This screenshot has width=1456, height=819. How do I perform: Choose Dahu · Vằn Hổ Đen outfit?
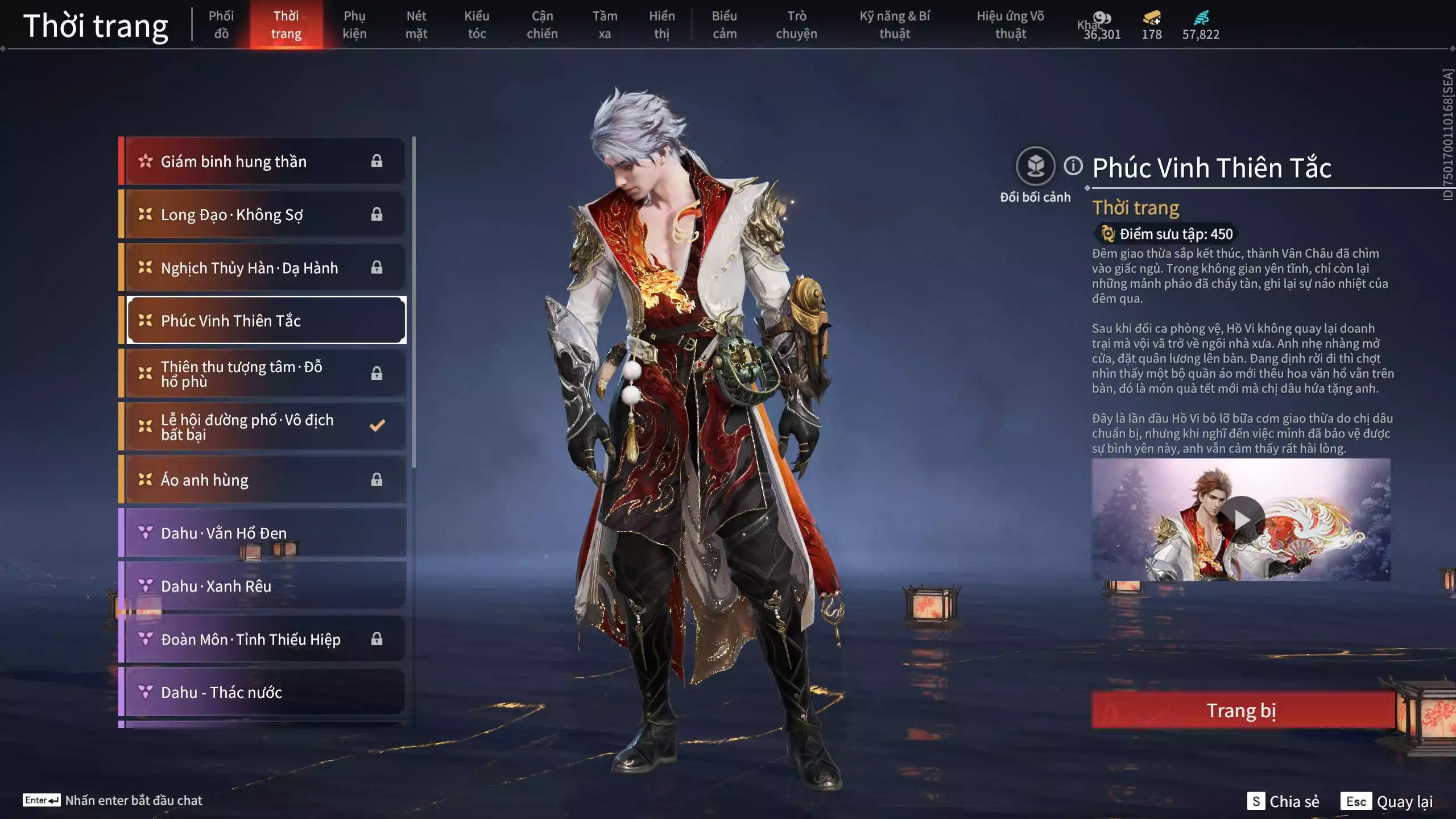click(x=264, y=532)
